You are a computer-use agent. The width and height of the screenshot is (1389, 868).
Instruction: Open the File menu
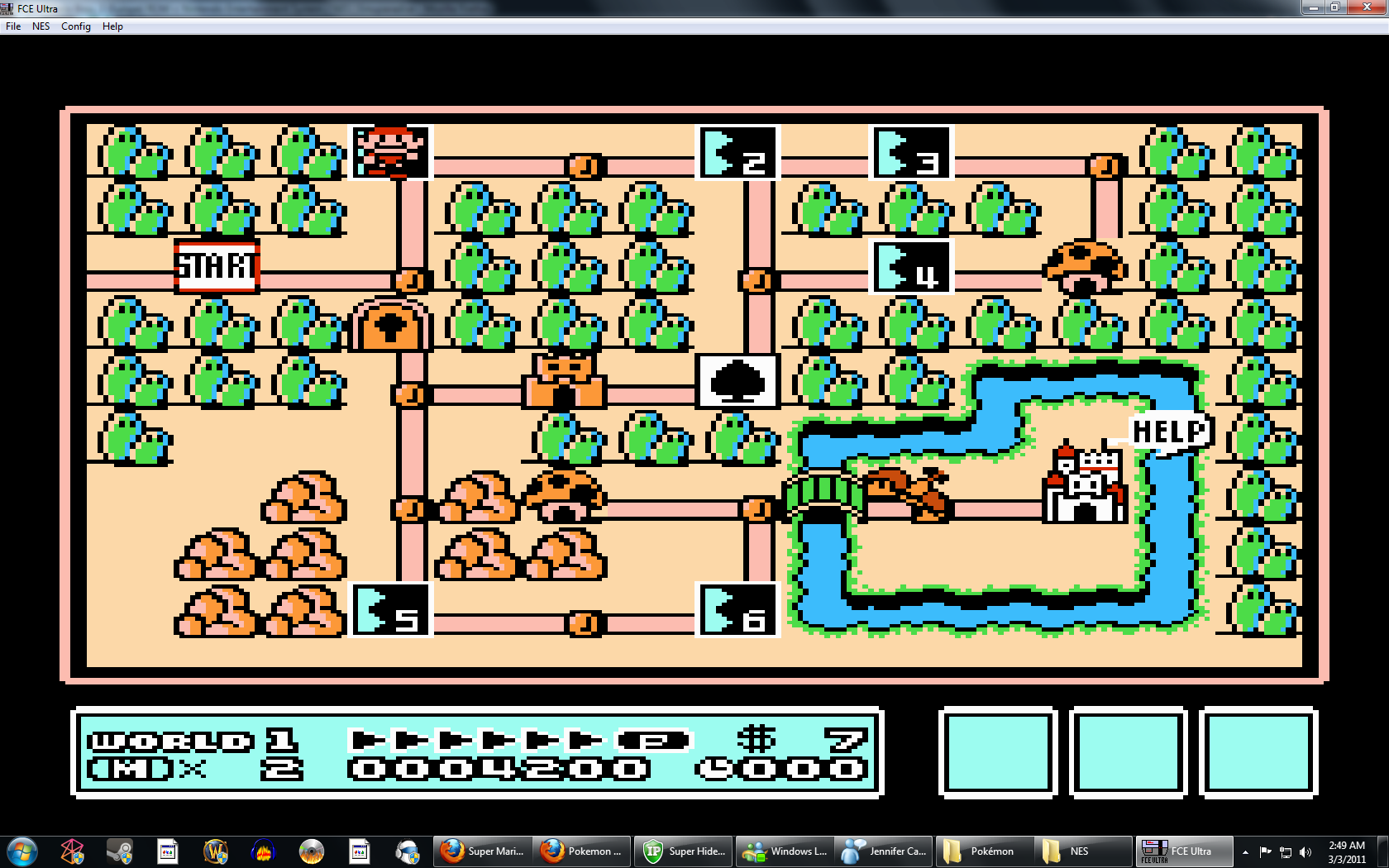click(12, 26)
